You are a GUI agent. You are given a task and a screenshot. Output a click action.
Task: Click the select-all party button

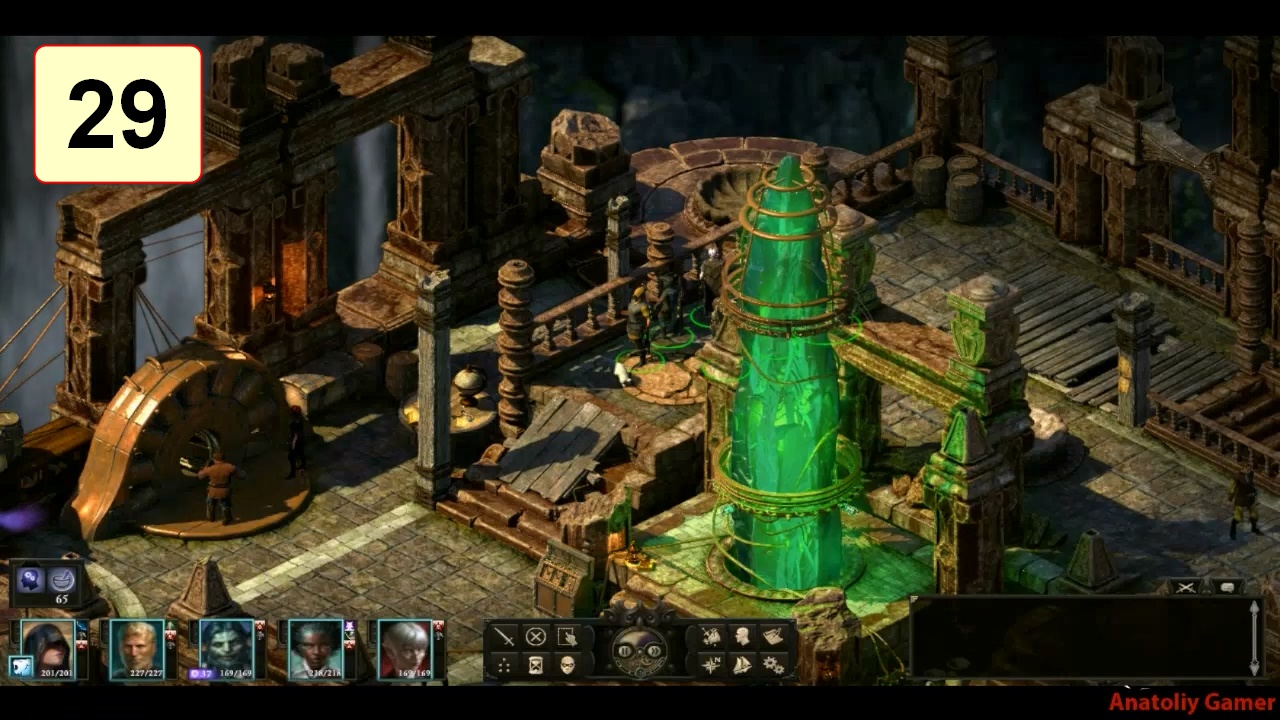point(567,637)
